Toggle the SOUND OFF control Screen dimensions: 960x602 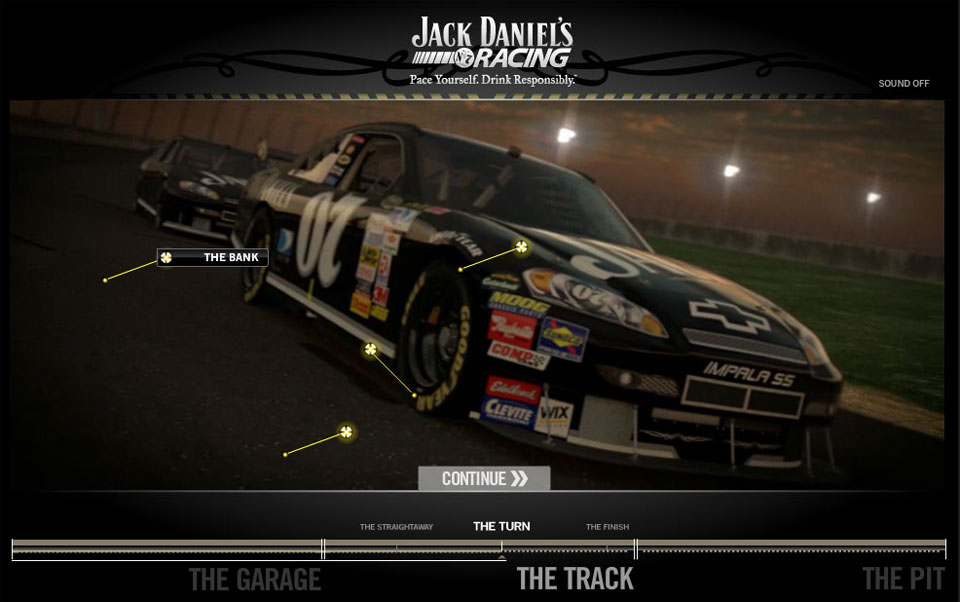click(x=903, y=83)
